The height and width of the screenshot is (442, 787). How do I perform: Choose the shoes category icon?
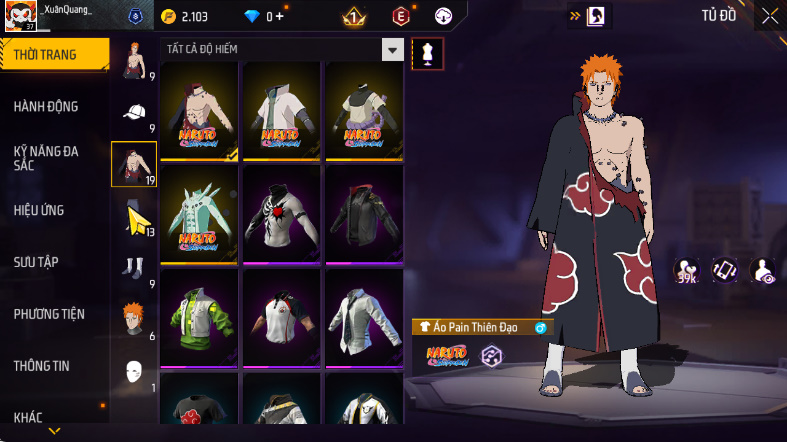[134, 267]
